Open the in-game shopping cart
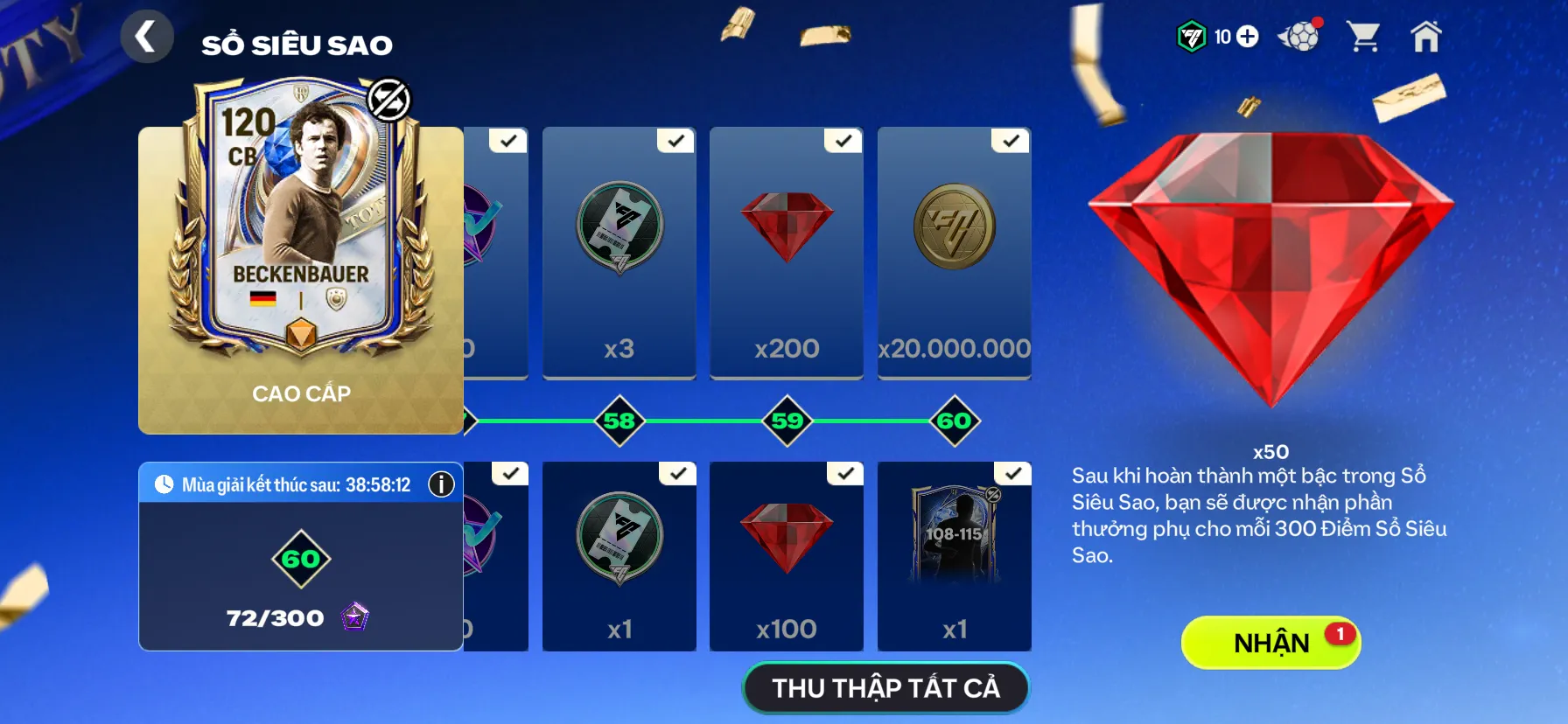Screen dimensions: 1568x724 click(1365, 37)
